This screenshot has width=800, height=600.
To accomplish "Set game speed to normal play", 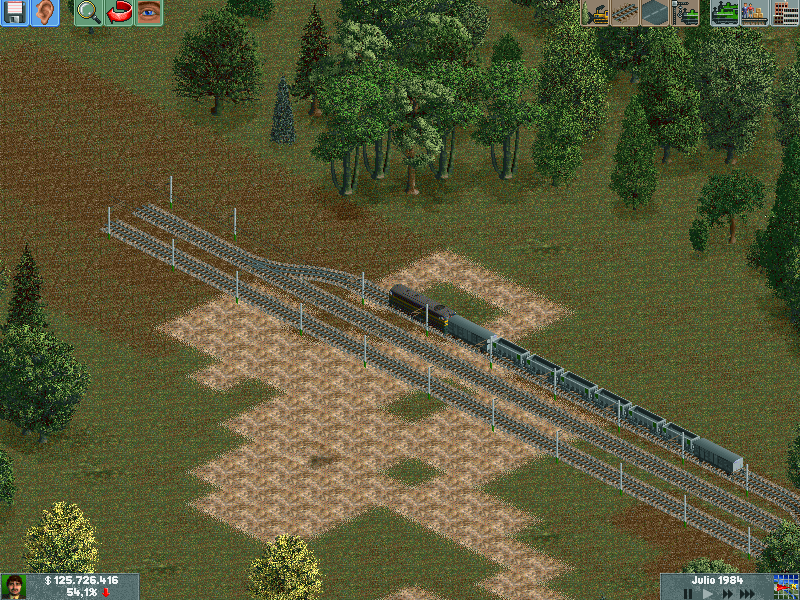I will pyautogui.click(x=708, y=593).
